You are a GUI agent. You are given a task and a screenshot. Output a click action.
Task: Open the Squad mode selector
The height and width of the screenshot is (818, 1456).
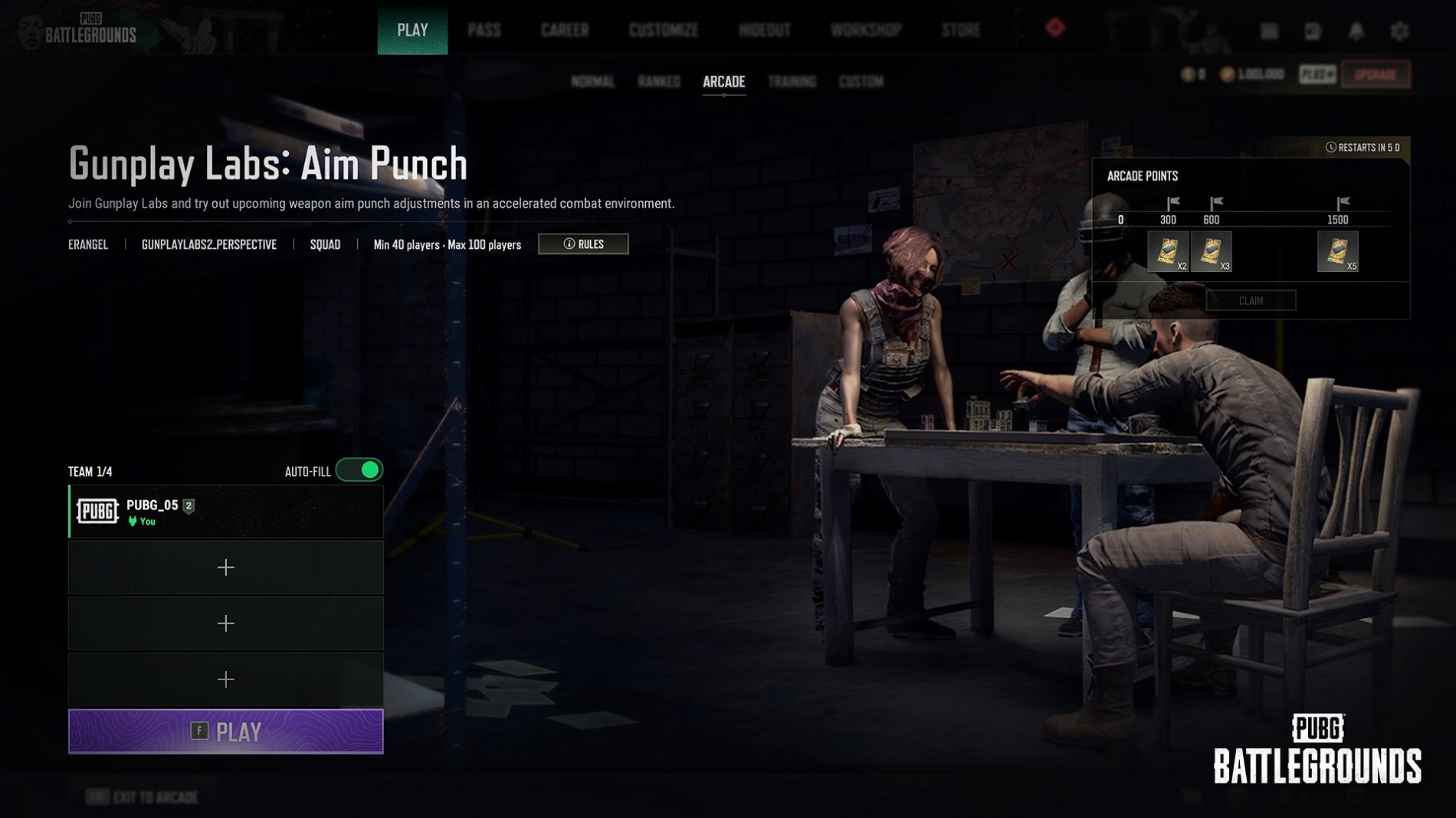pos(325,244)
